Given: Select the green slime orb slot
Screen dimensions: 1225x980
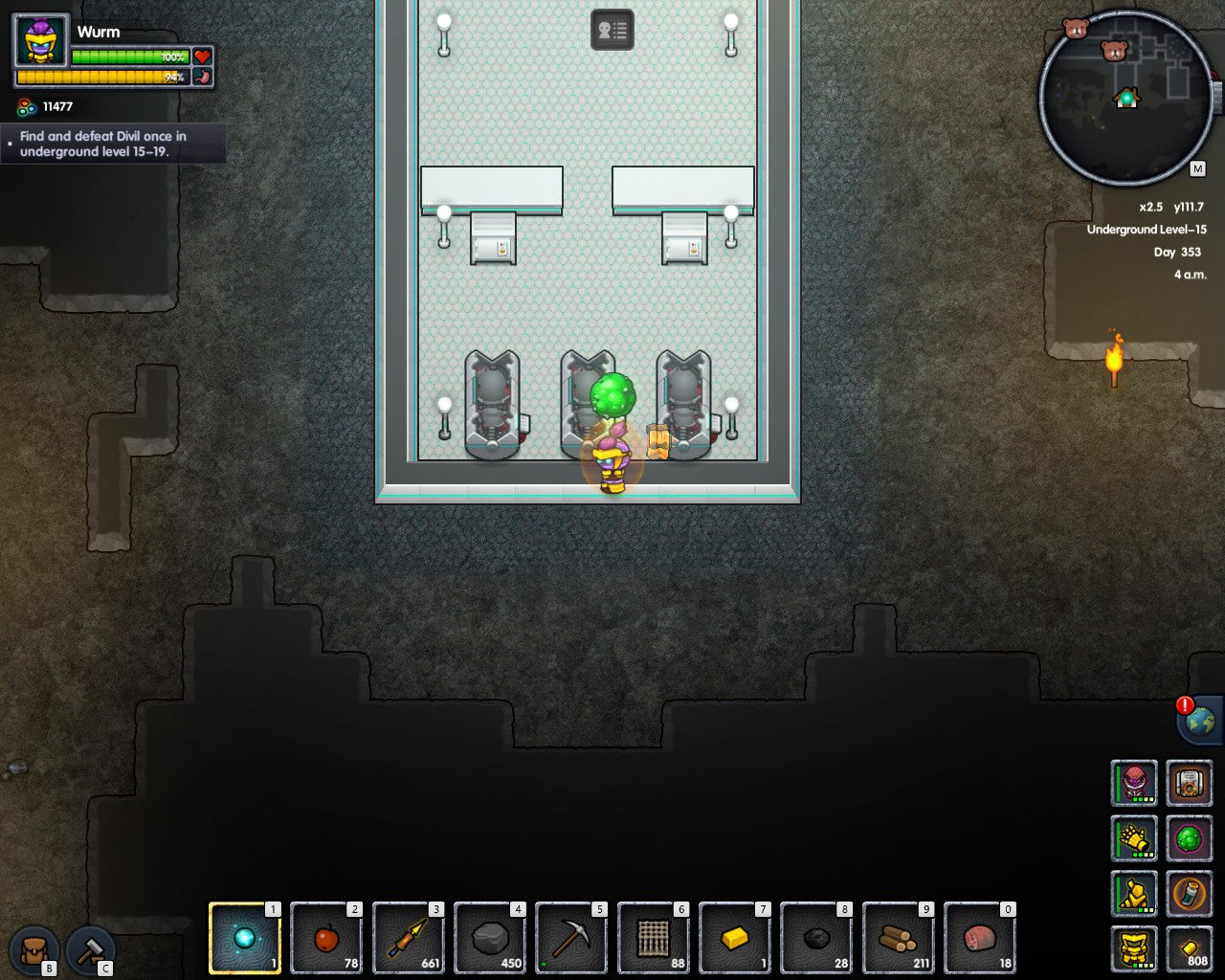Looking at the screenshot, I should tap(1190, 839).
